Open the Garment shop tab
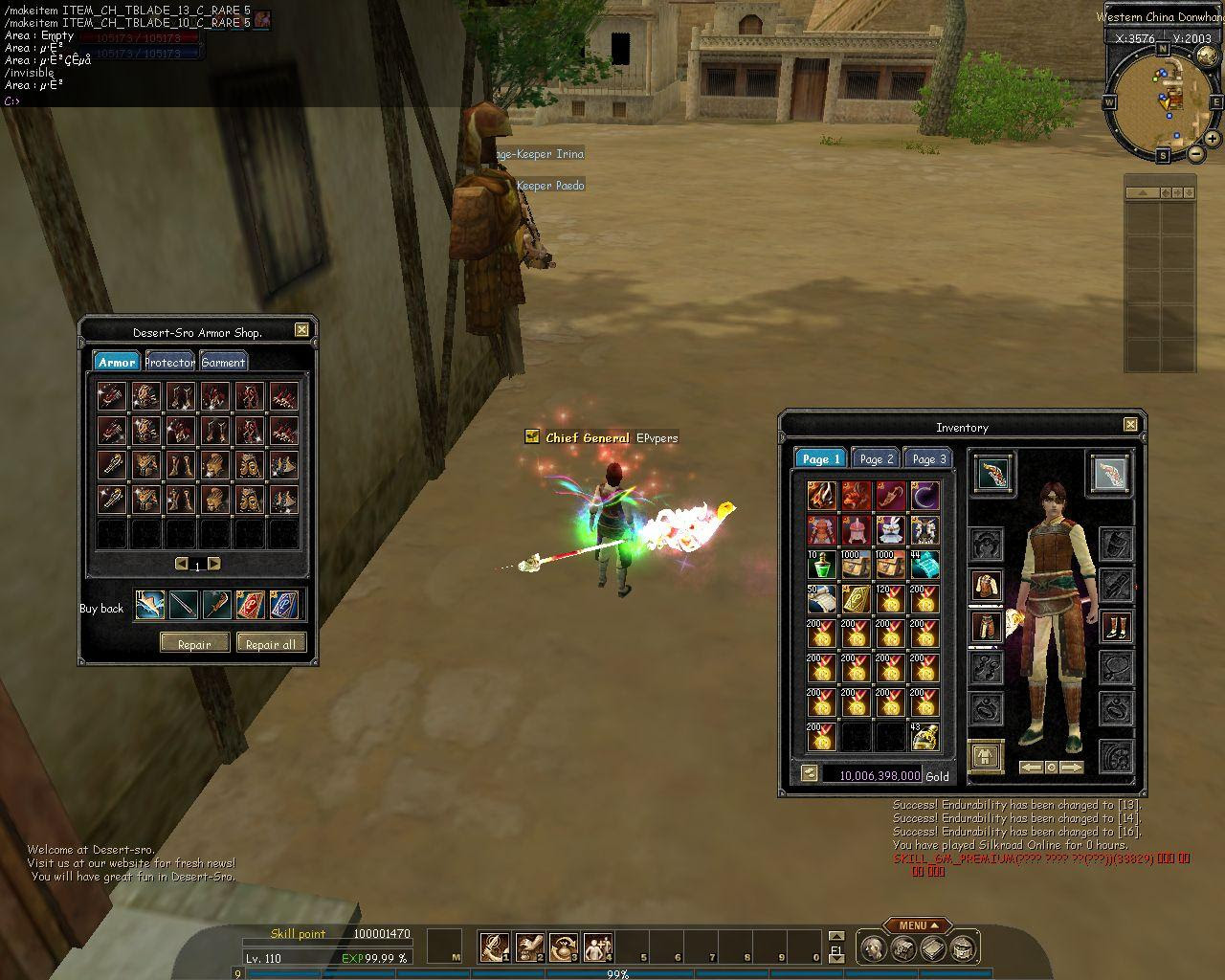Screen dimensions: 1225x980 [224, 362]
